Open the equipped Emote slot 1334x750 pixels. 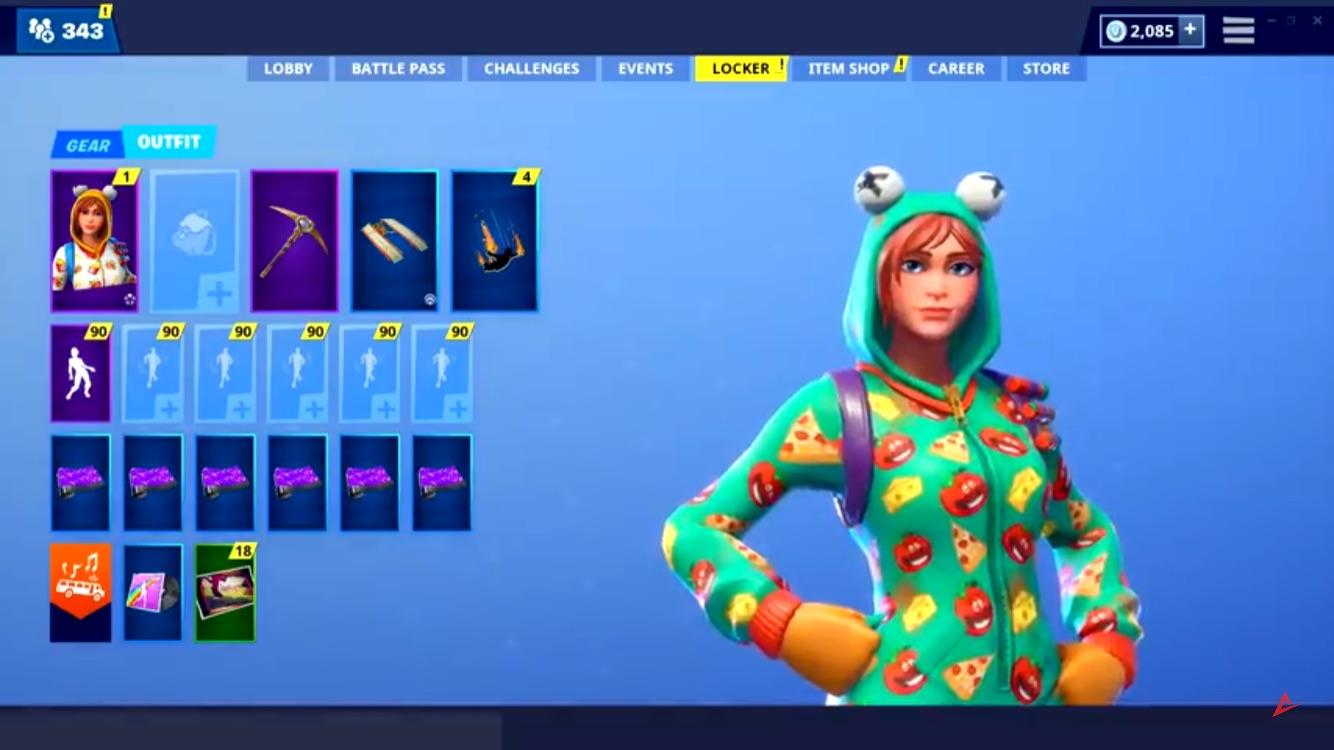80,373
